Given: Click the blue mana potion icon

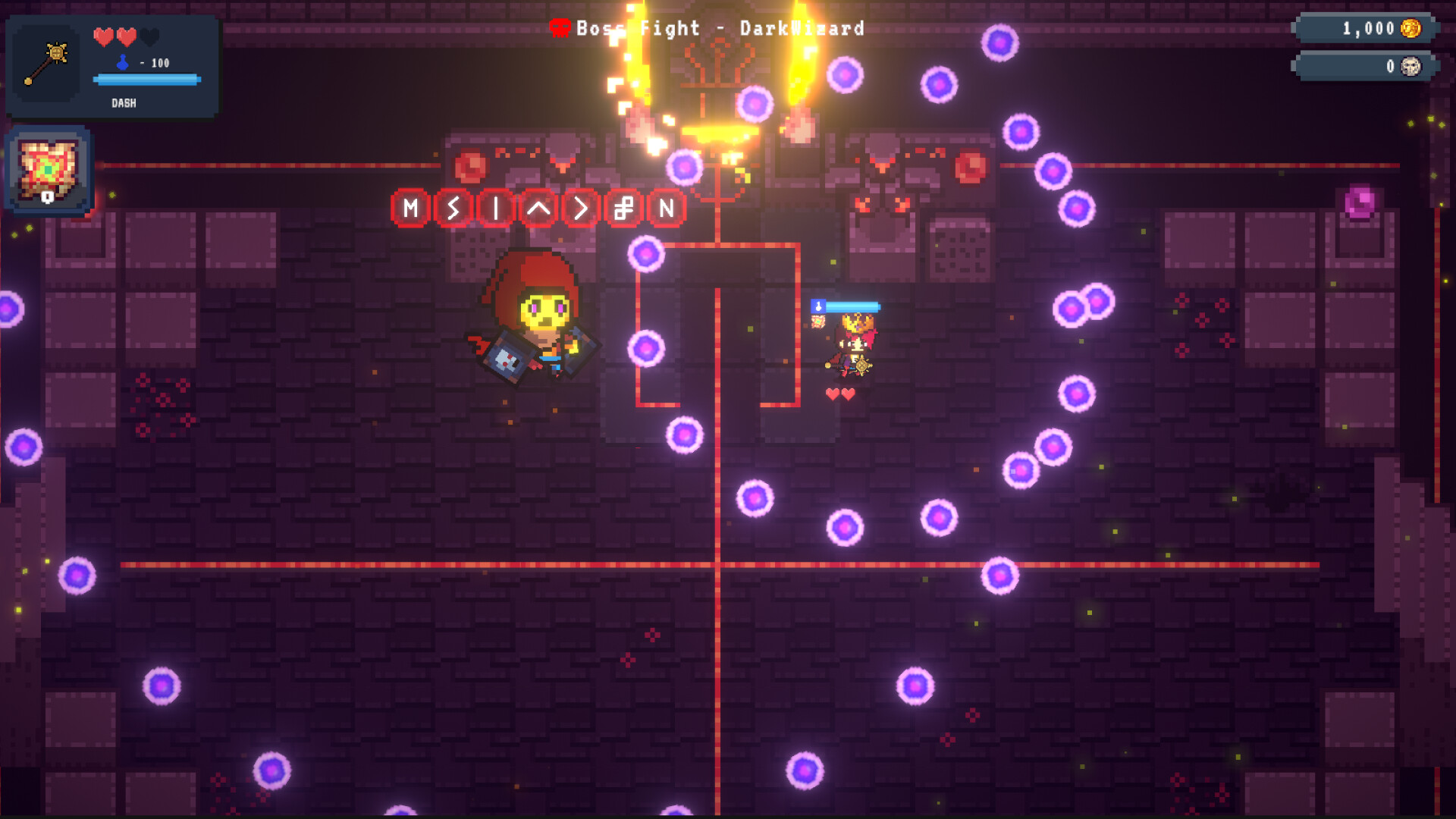Looking at the screenshot, I should [121, 62].
